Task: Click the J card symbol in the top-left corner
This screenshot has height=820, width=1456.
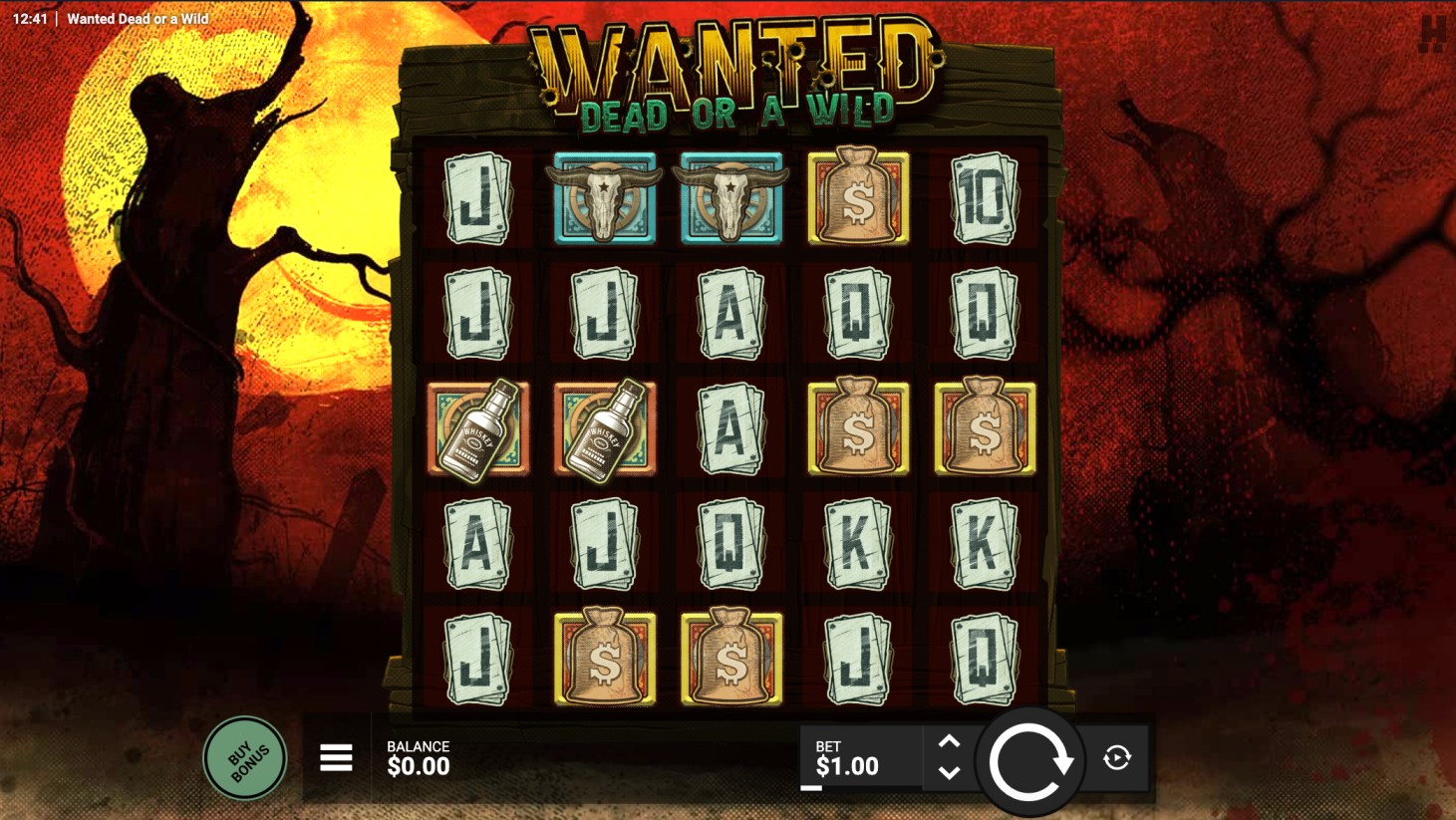Action: (478, 197)
